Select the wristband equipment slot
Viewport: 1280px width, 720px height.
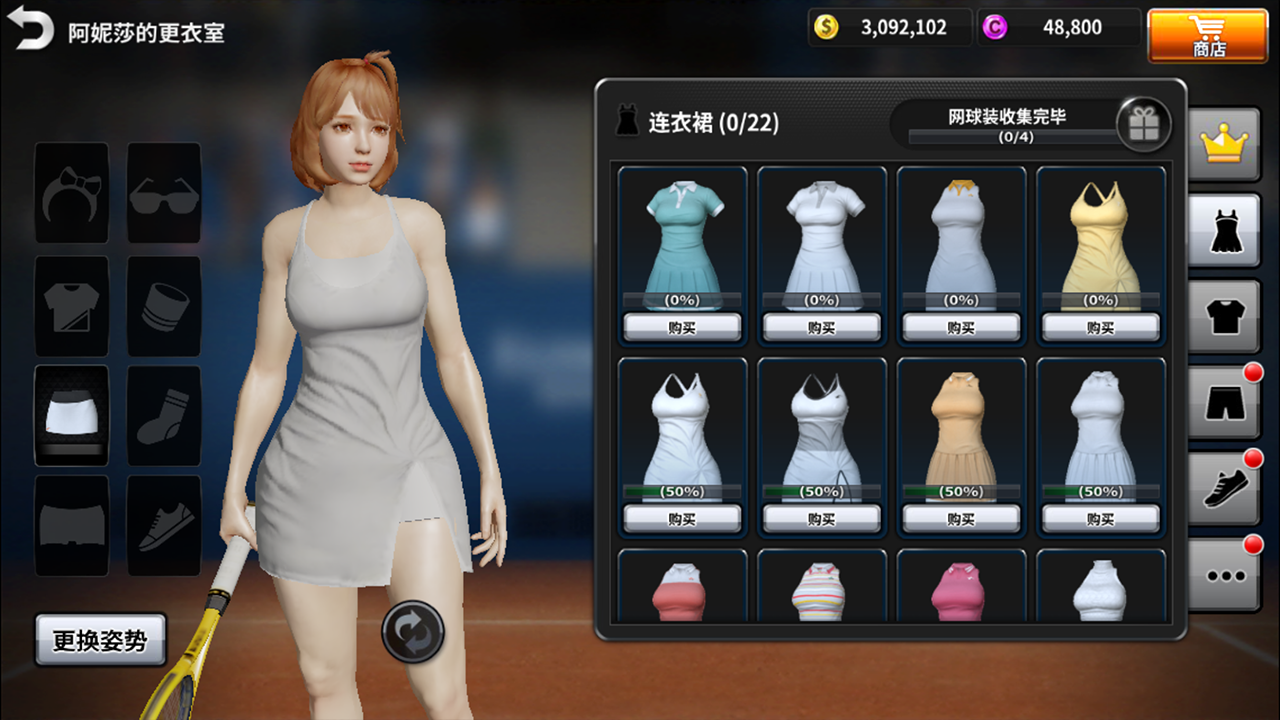[x=164, y=305]
